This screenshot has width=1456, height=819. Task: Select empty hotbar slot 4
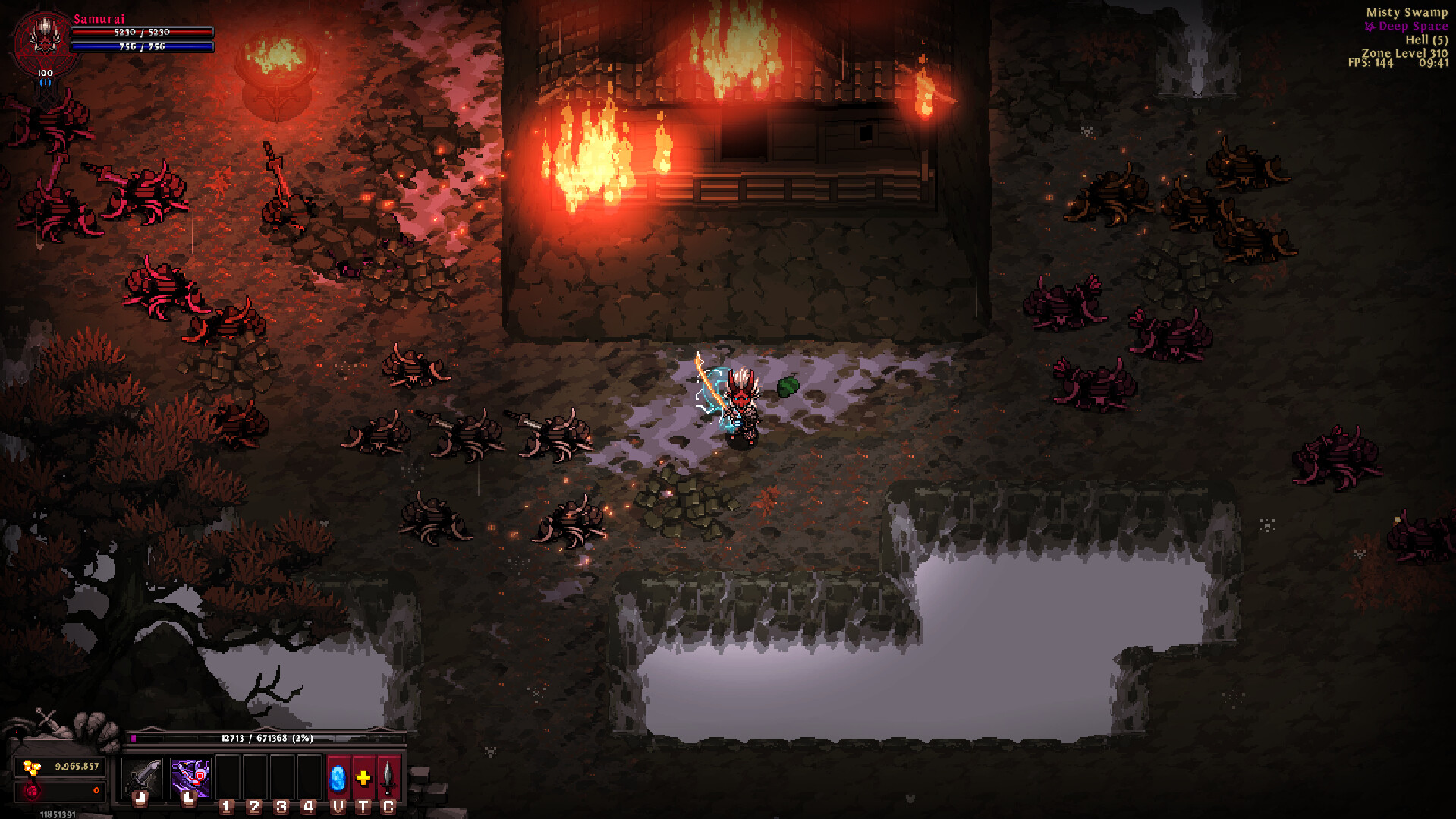point(309,776)
